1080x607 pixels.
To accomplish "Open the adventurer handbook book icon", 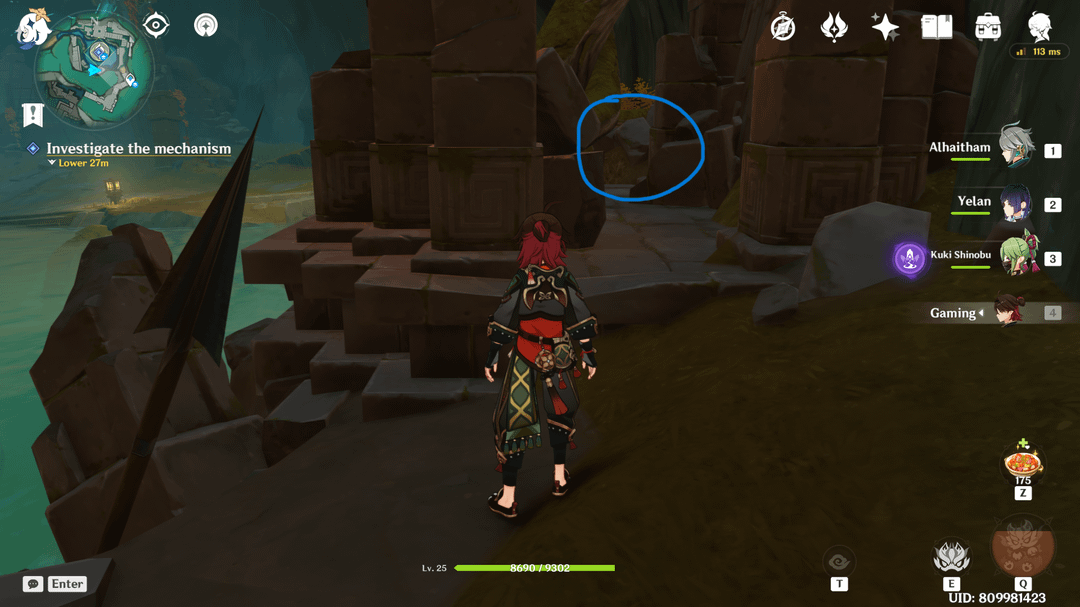I will pos(937,27).
